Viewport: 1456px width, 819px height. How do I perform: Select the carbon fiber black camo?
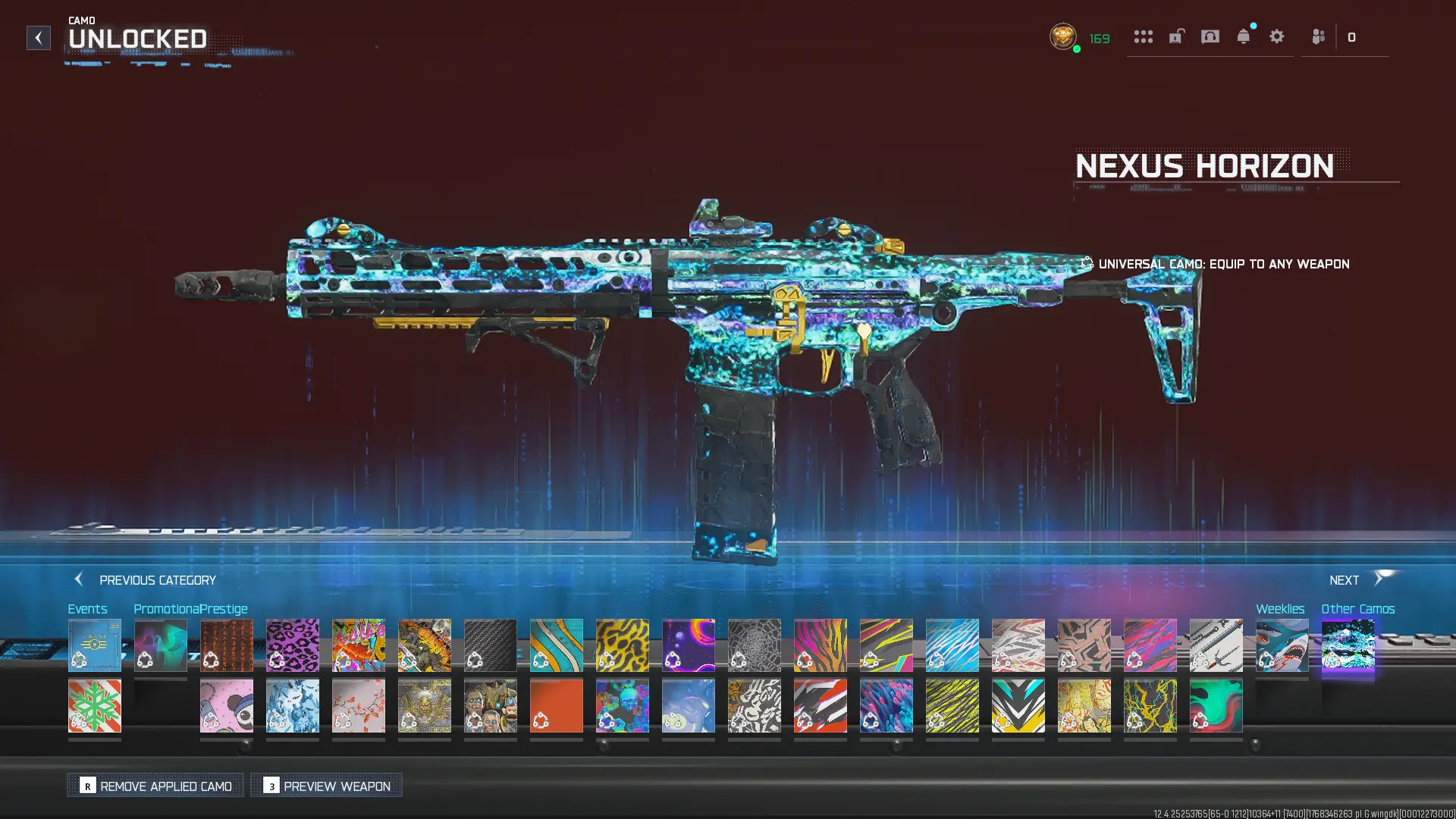click(x=491, y=645)
